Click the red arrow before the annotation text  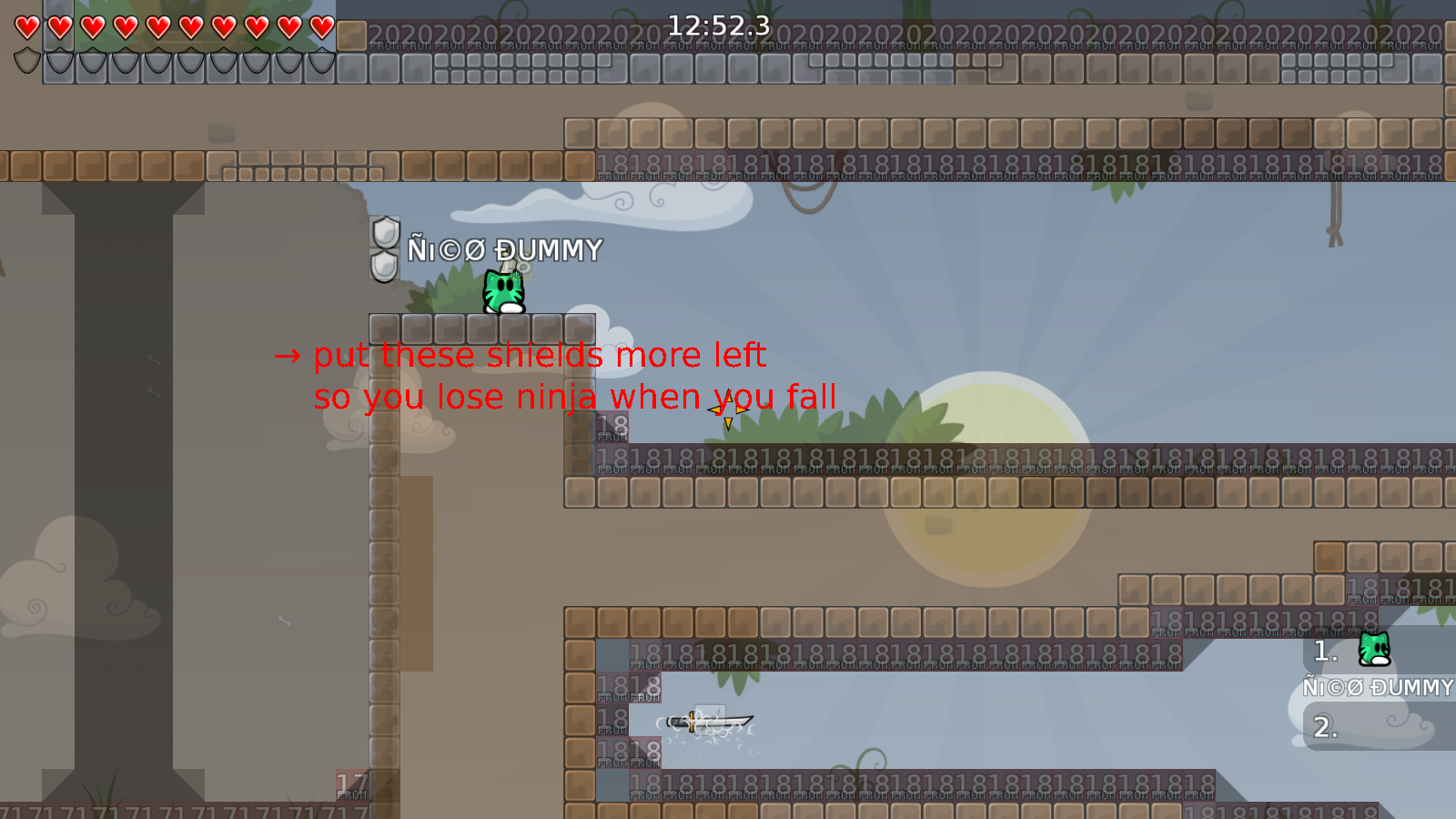[287, 356]
